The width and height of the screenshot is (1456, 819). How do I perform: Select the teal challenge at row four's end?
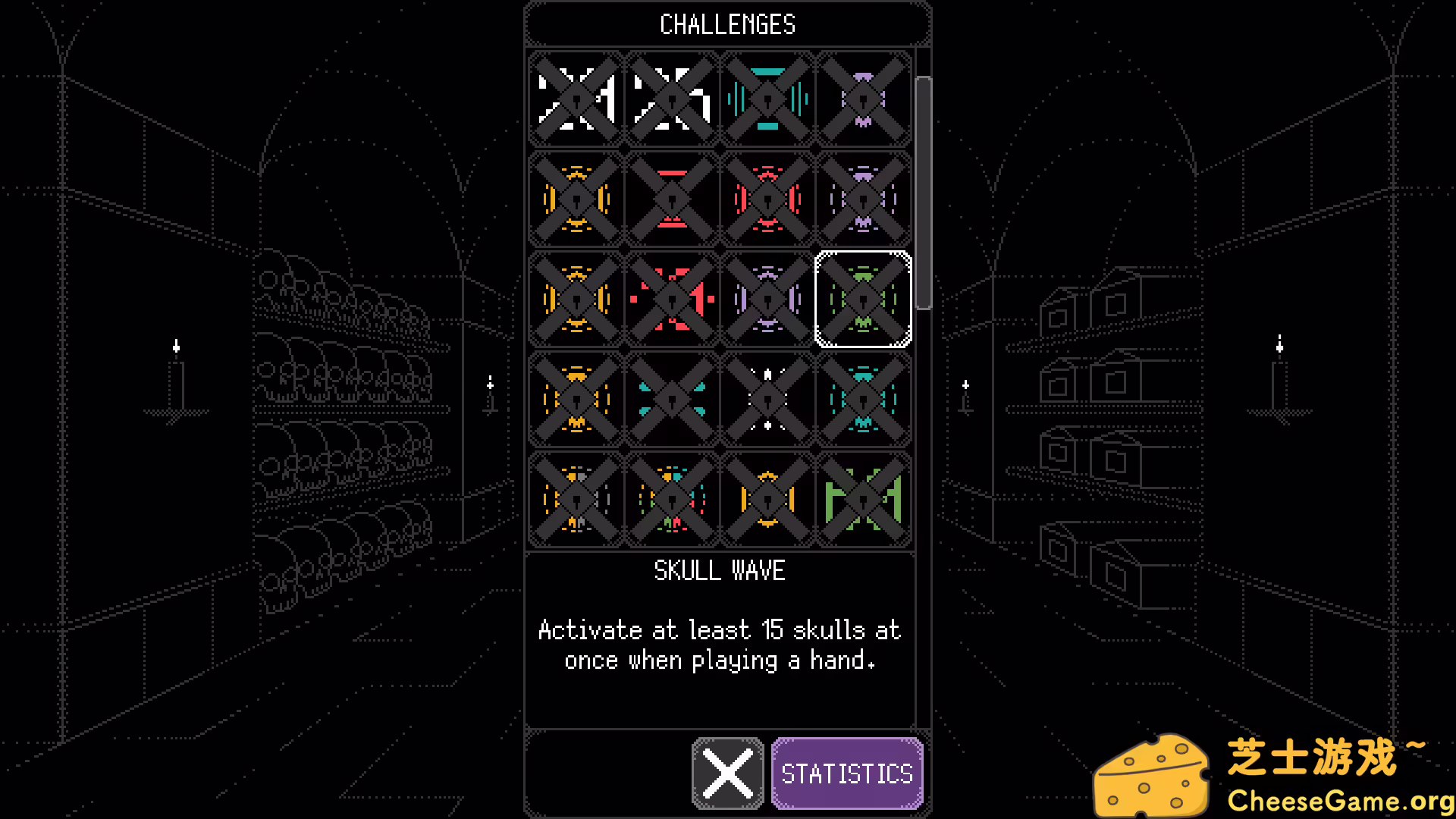pyautogui.click(x=864, y=400)
